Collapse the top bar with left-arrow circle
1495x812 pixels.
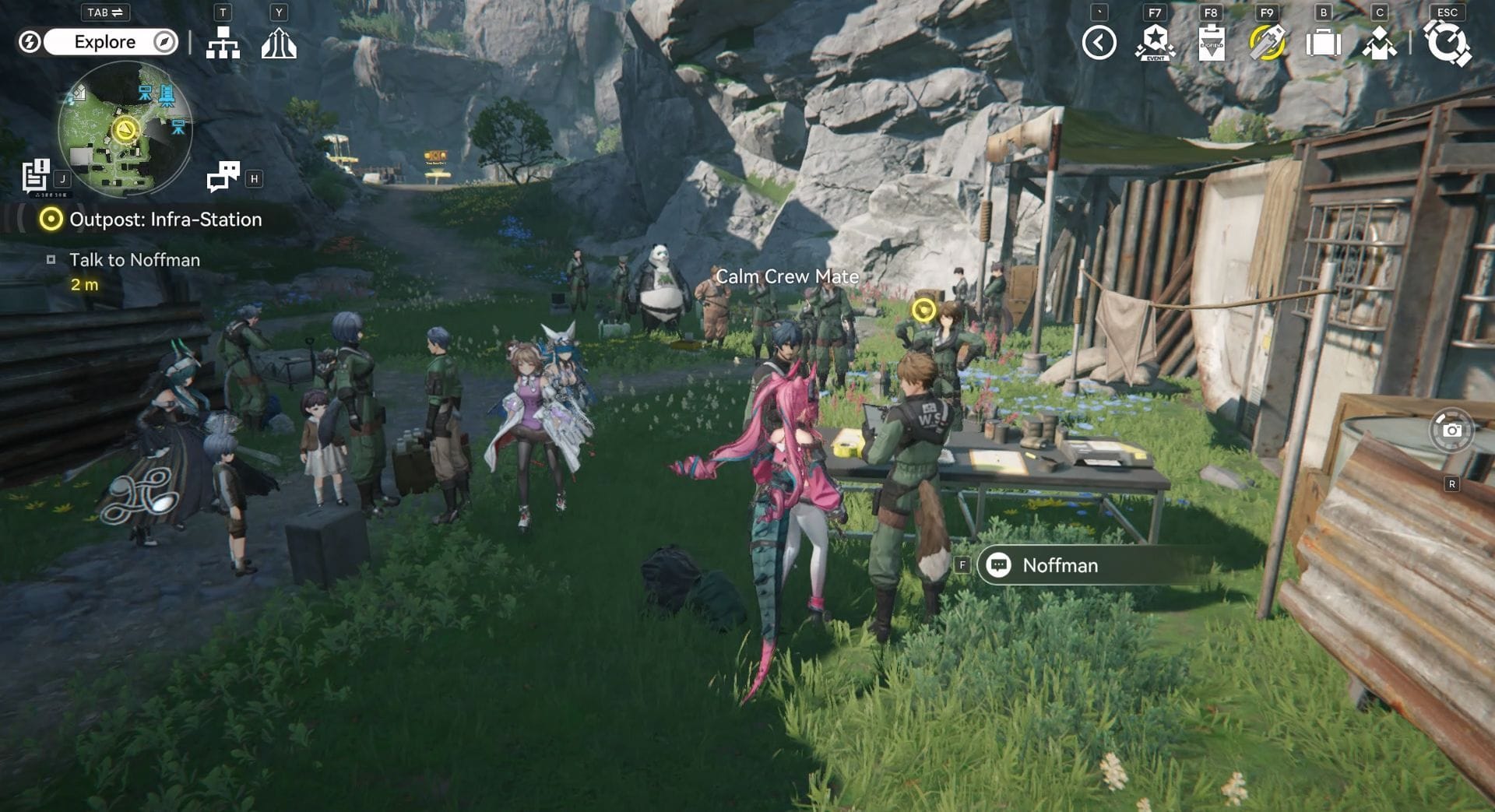[x=1099, y=43]
